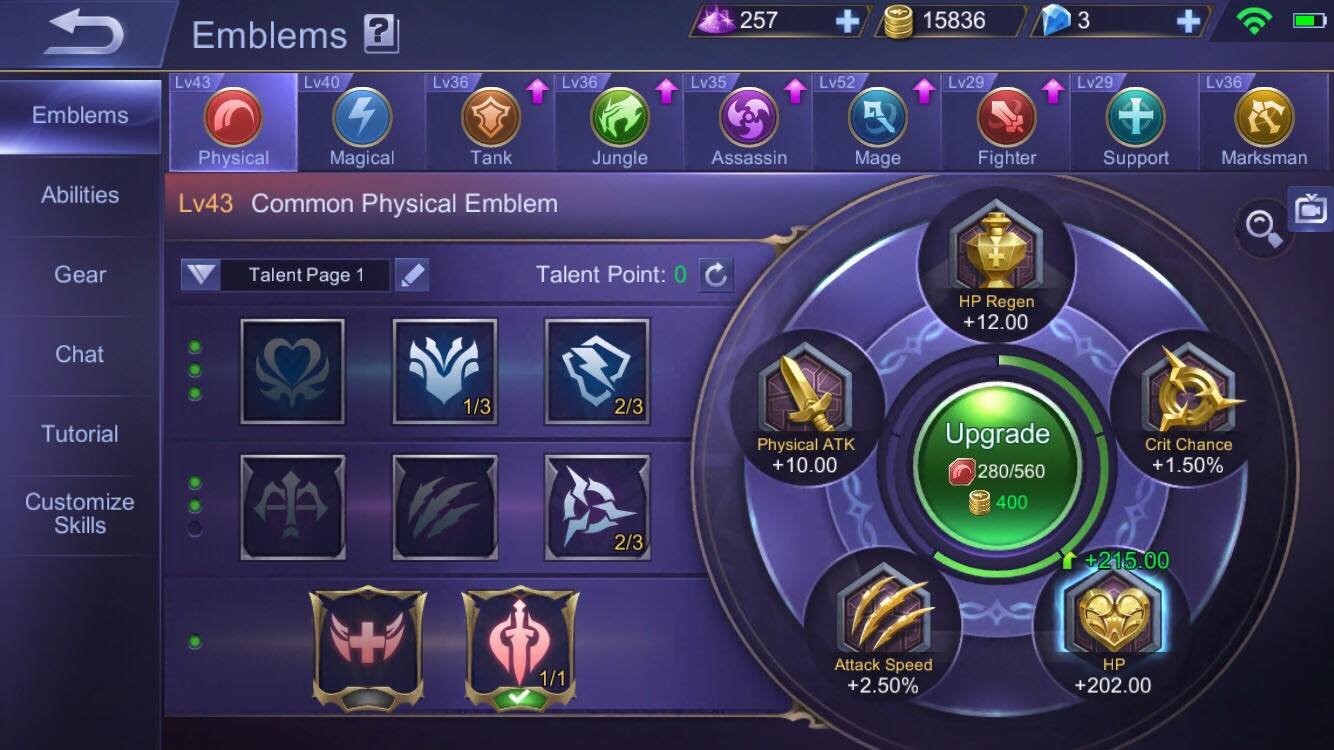Screen dimensions: 1334x750
Task: Open the Assassin emblem page
Action: [747, 118]
